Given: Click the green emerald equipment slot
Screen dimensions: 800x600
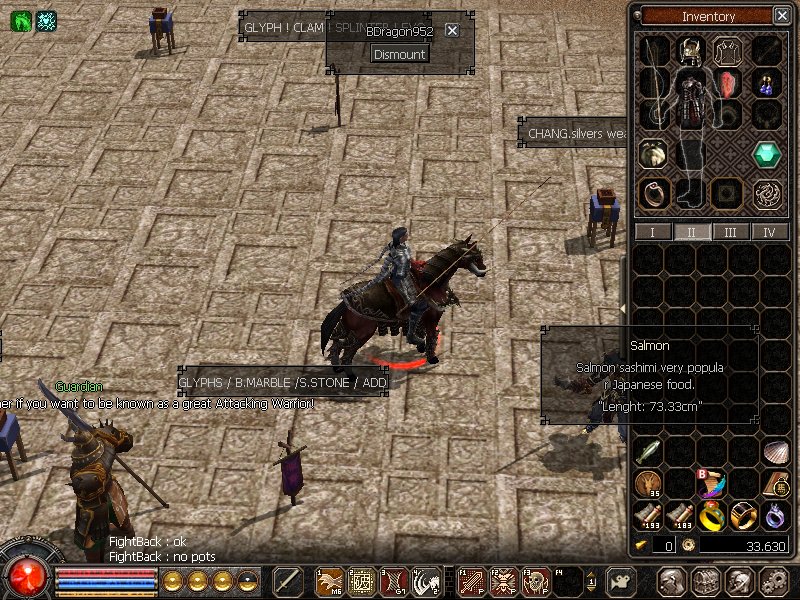Looking at the screenshot, I should click(768, 154).
